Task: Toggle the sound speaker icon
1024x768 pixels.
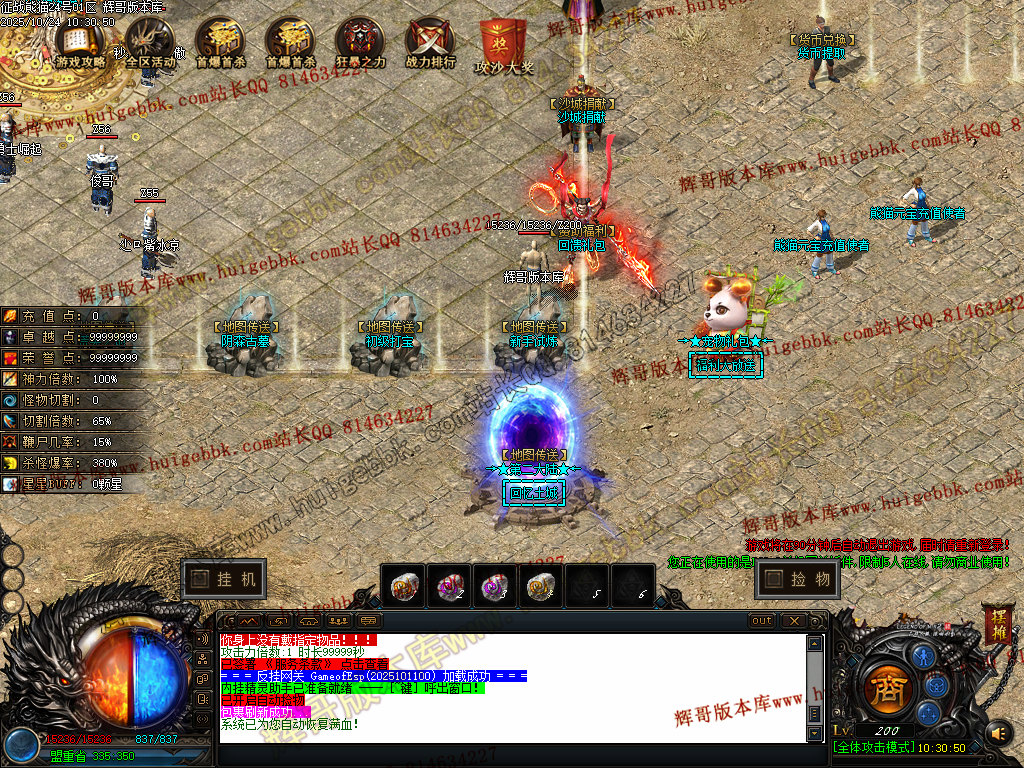Action: tap(997, 734)
